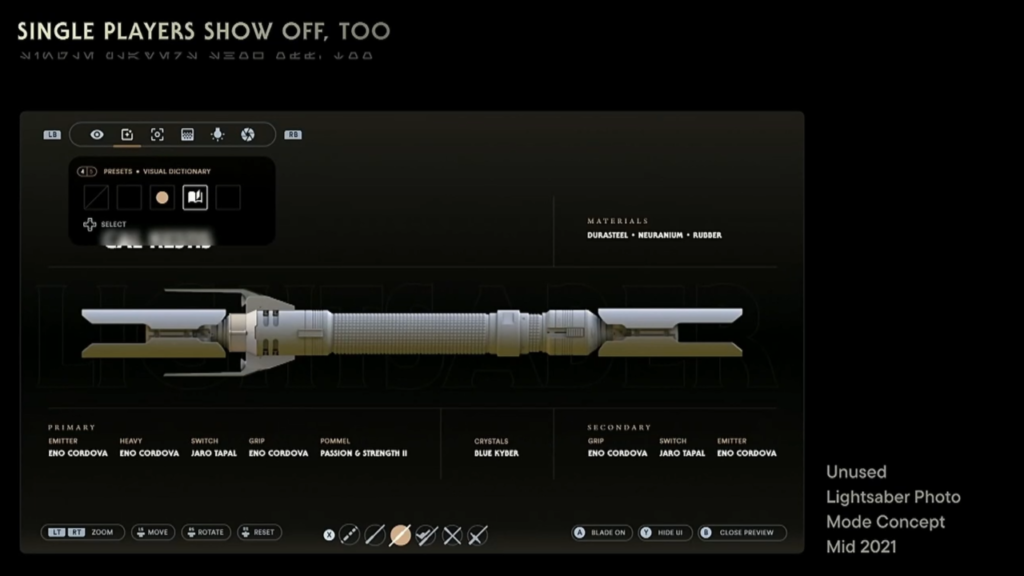
Task: Switch to the light bulb lighting tab
Action: 218,134
